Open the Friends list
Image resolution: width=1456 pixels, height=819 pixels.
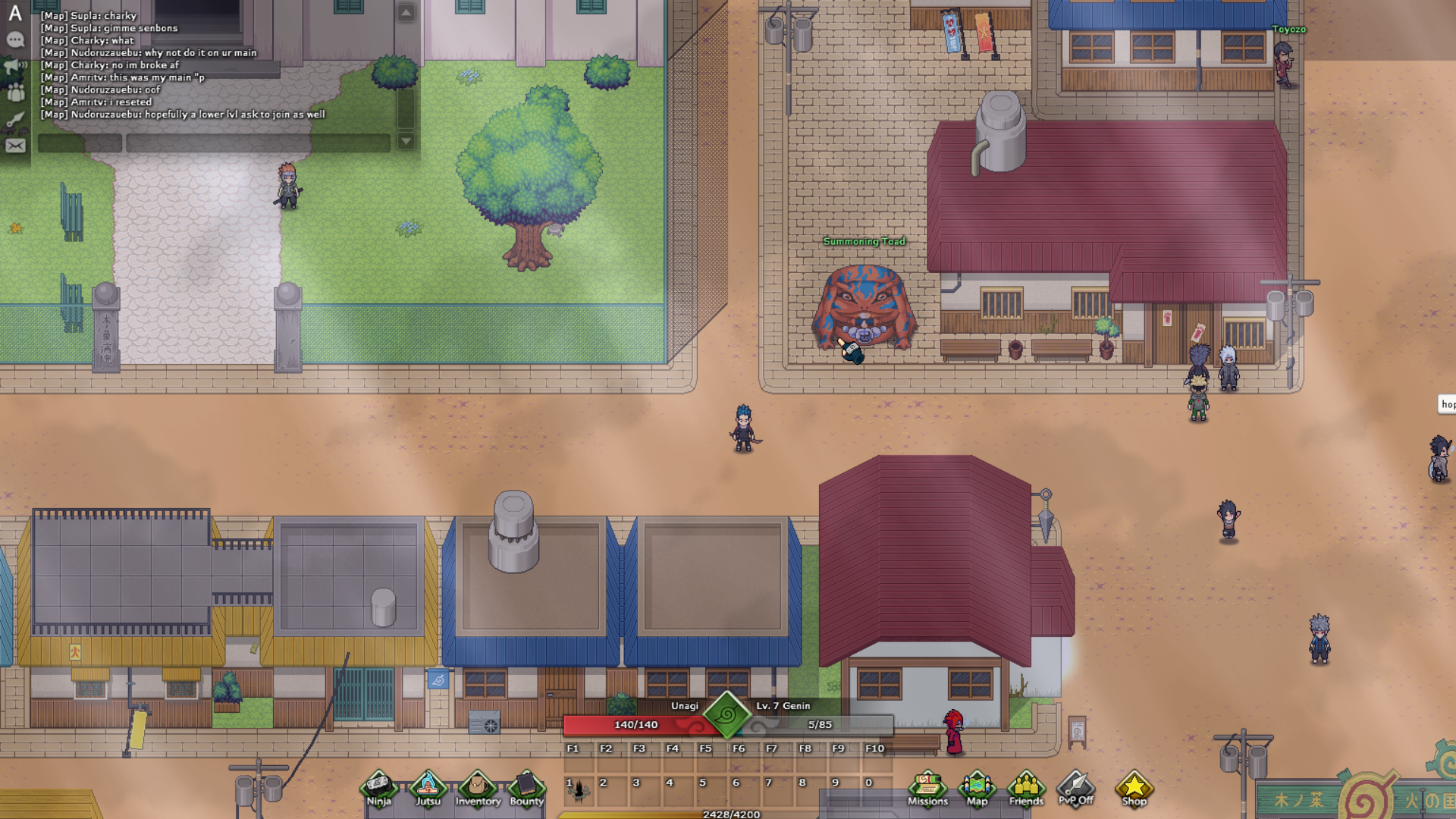click(x=1026, y=789)
